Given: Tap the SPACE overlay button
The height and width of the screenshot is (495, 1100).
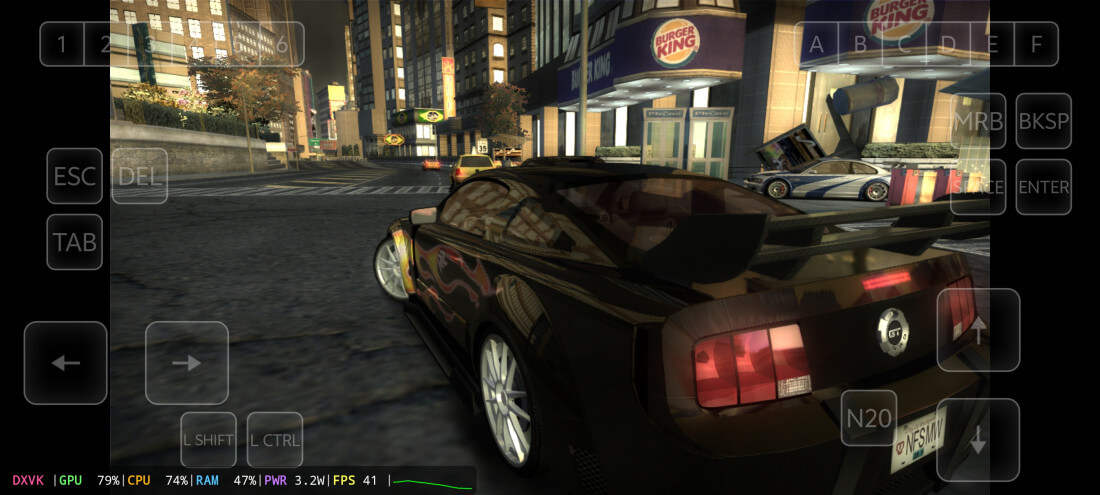Looking at the screenshot, I should click(x=978, y=187).
